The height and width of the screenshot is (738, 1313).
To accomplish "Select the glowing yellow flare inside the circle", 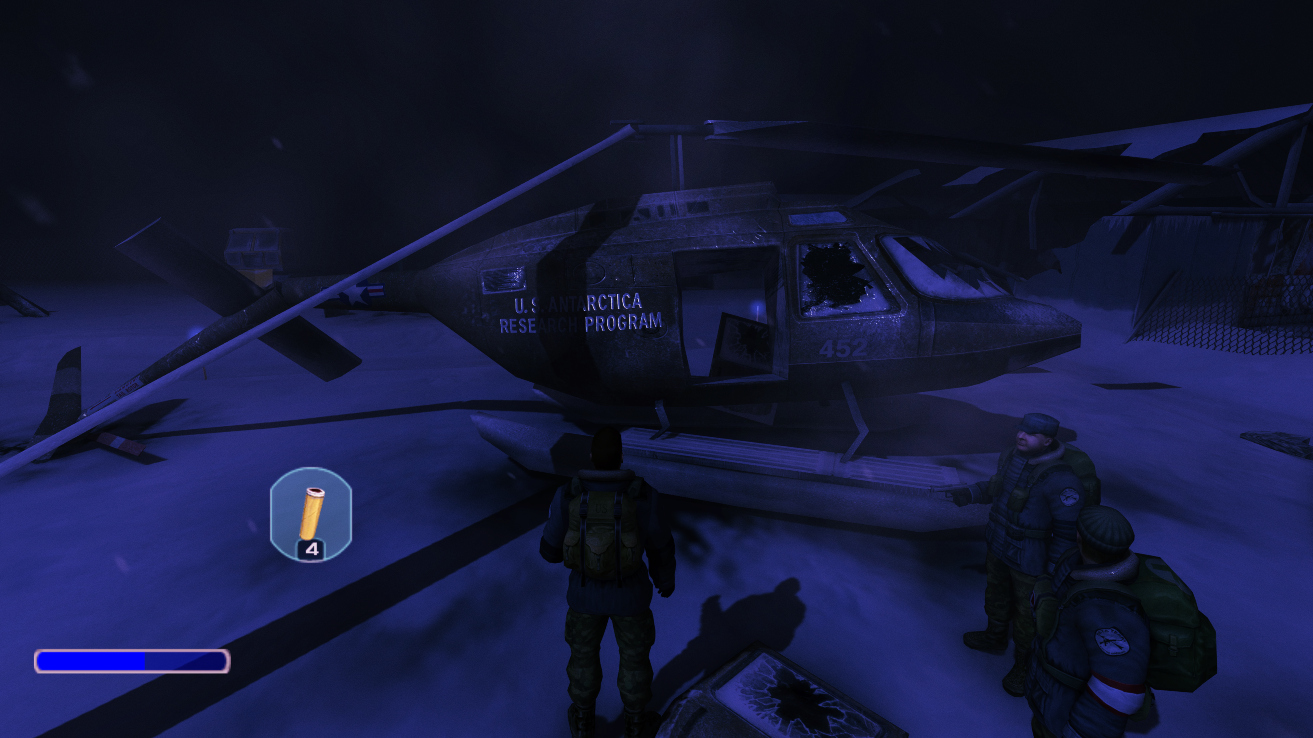I will click(x=313, y=510).
